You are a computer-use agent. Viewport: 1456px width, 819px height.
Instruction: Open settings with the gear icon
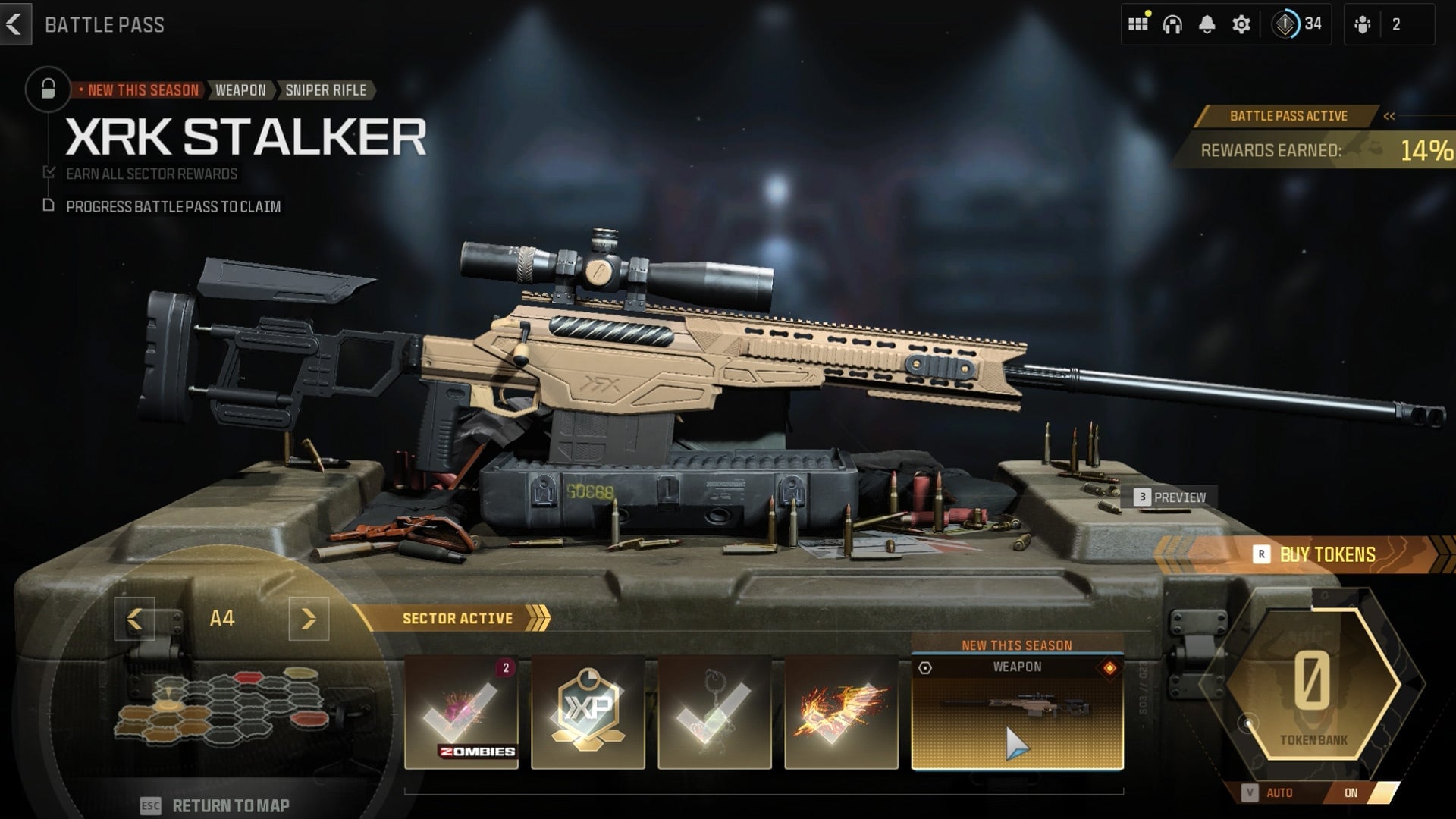pyautogui.click(x=1241, y=24)
